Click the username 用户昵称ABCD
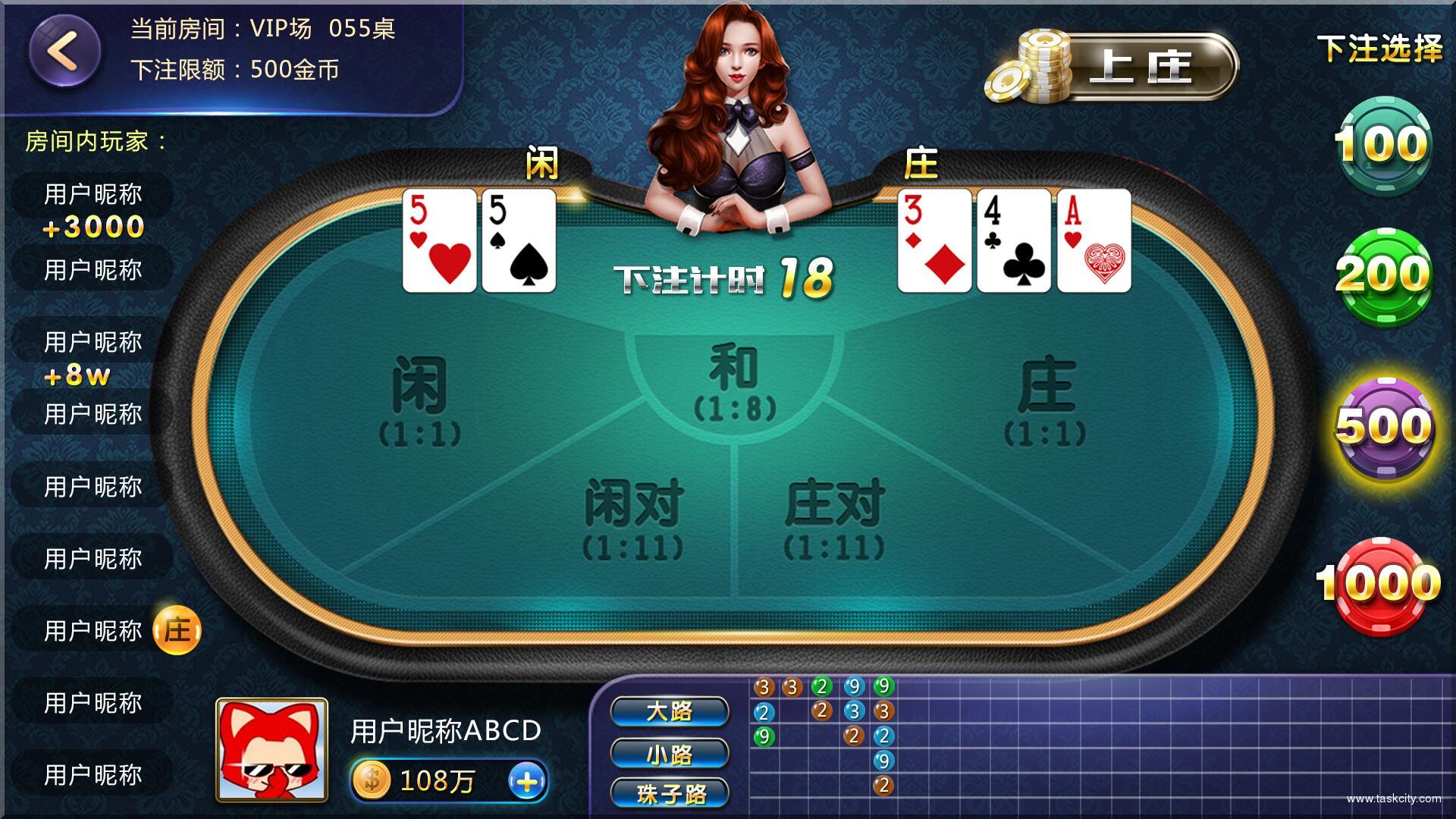The width and height of the screenshot is (1456, 819). (x=446, y=732)
